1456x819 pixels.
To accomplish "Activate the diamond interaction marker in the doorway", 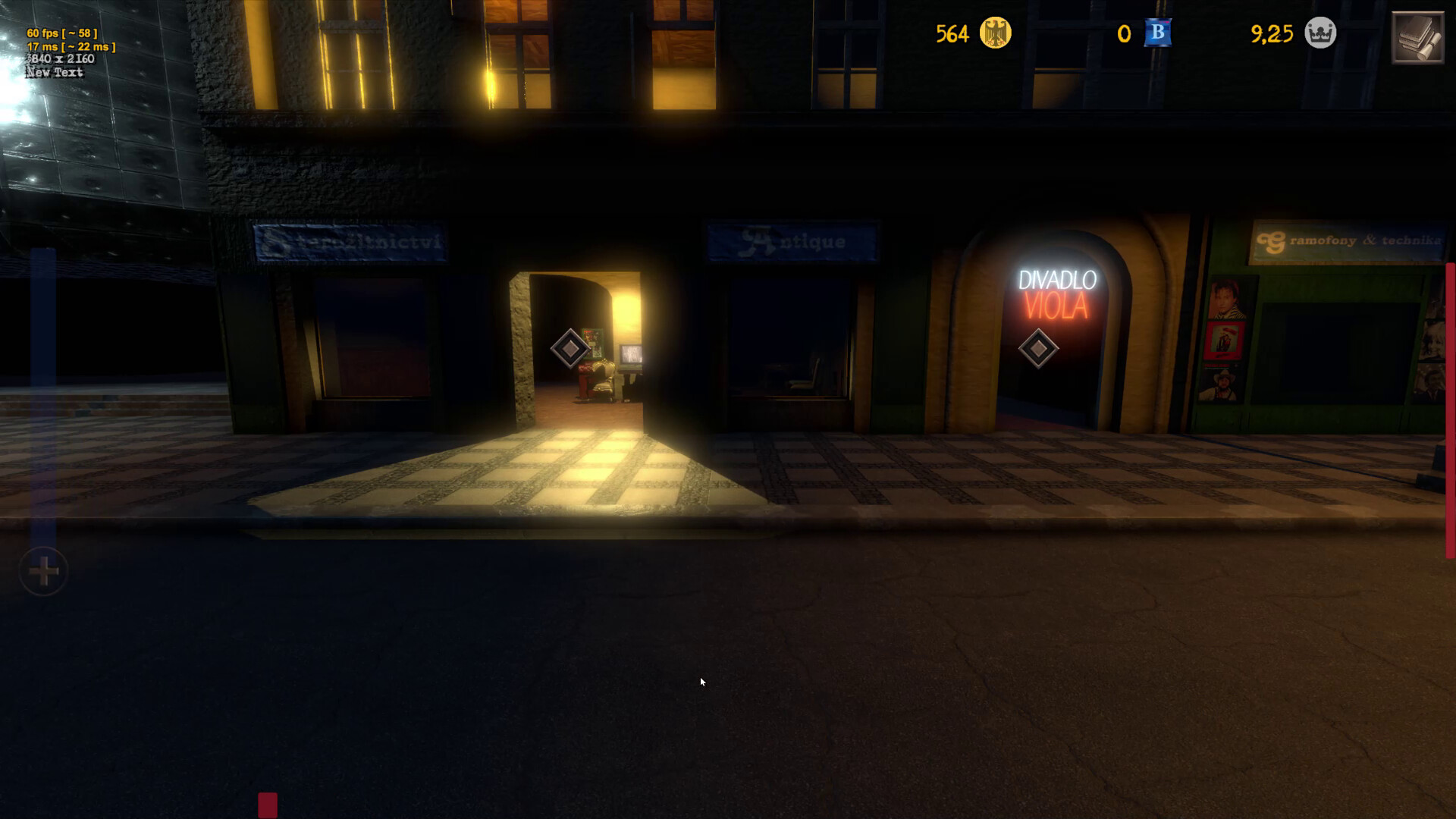I will tap(570, 350).
